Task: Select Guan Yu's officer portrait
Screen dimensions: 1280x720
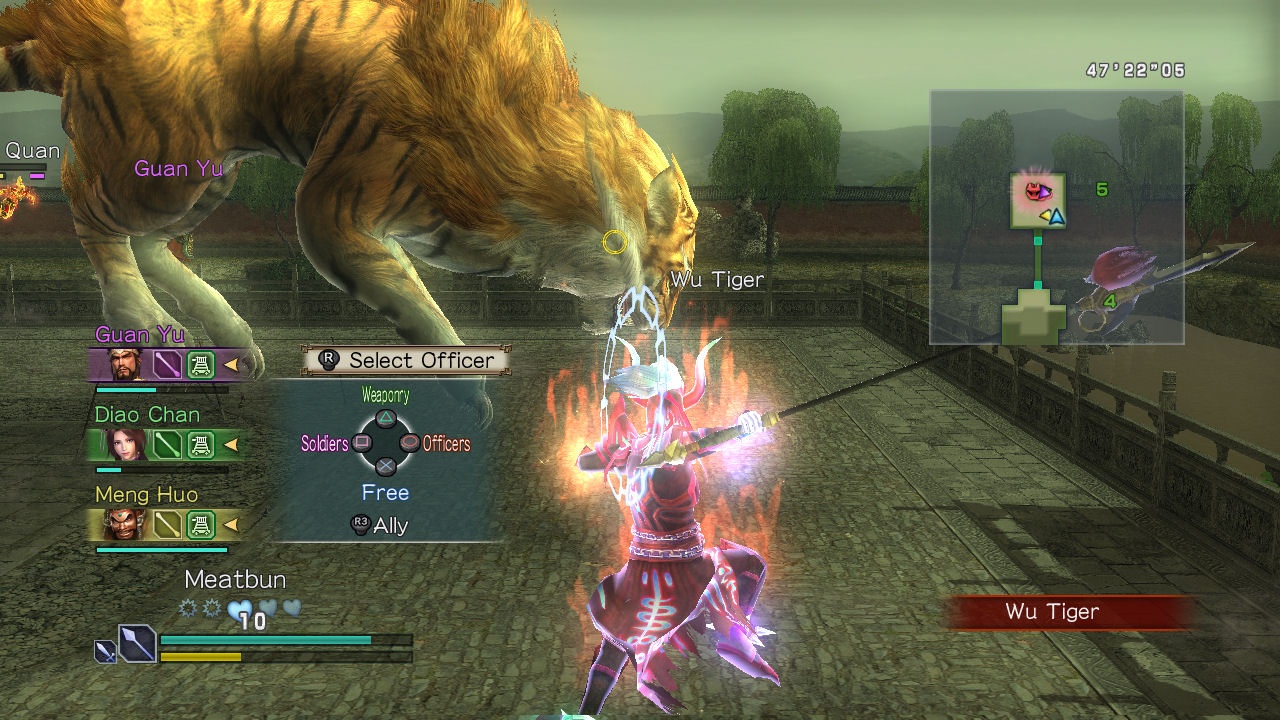Action: point(125,365)
